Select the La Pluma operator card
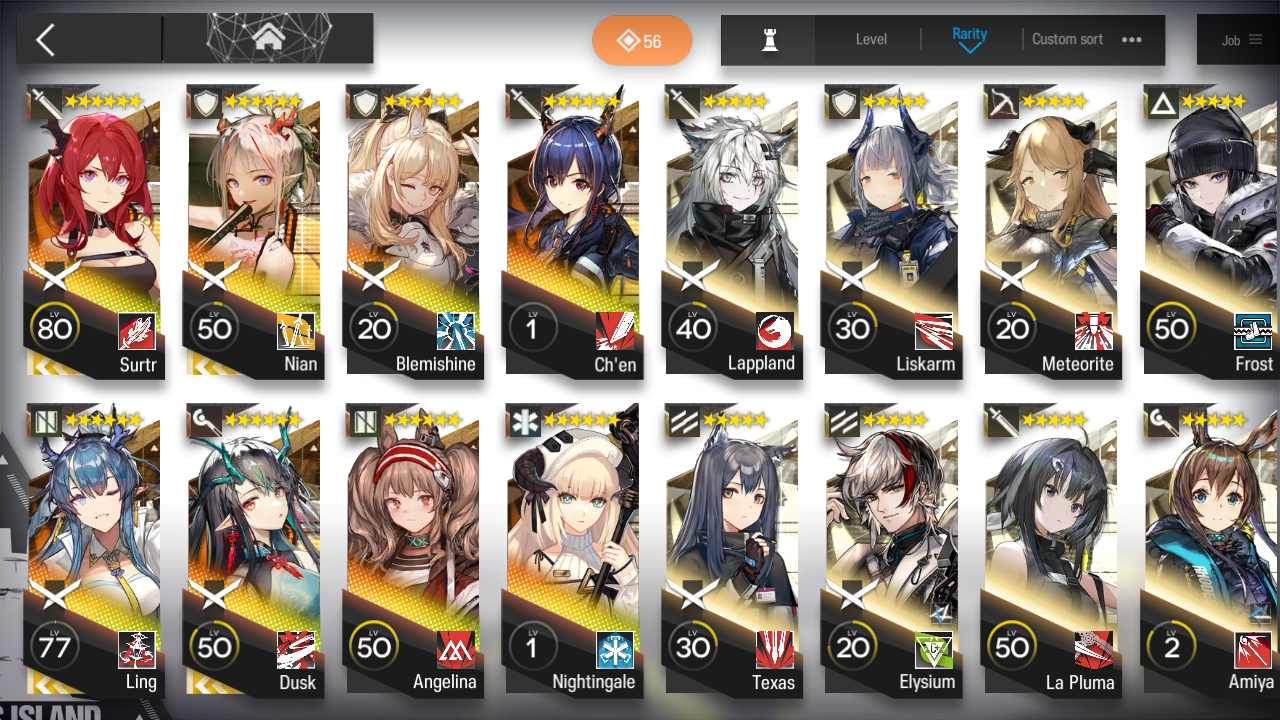 coord(1051,550)
